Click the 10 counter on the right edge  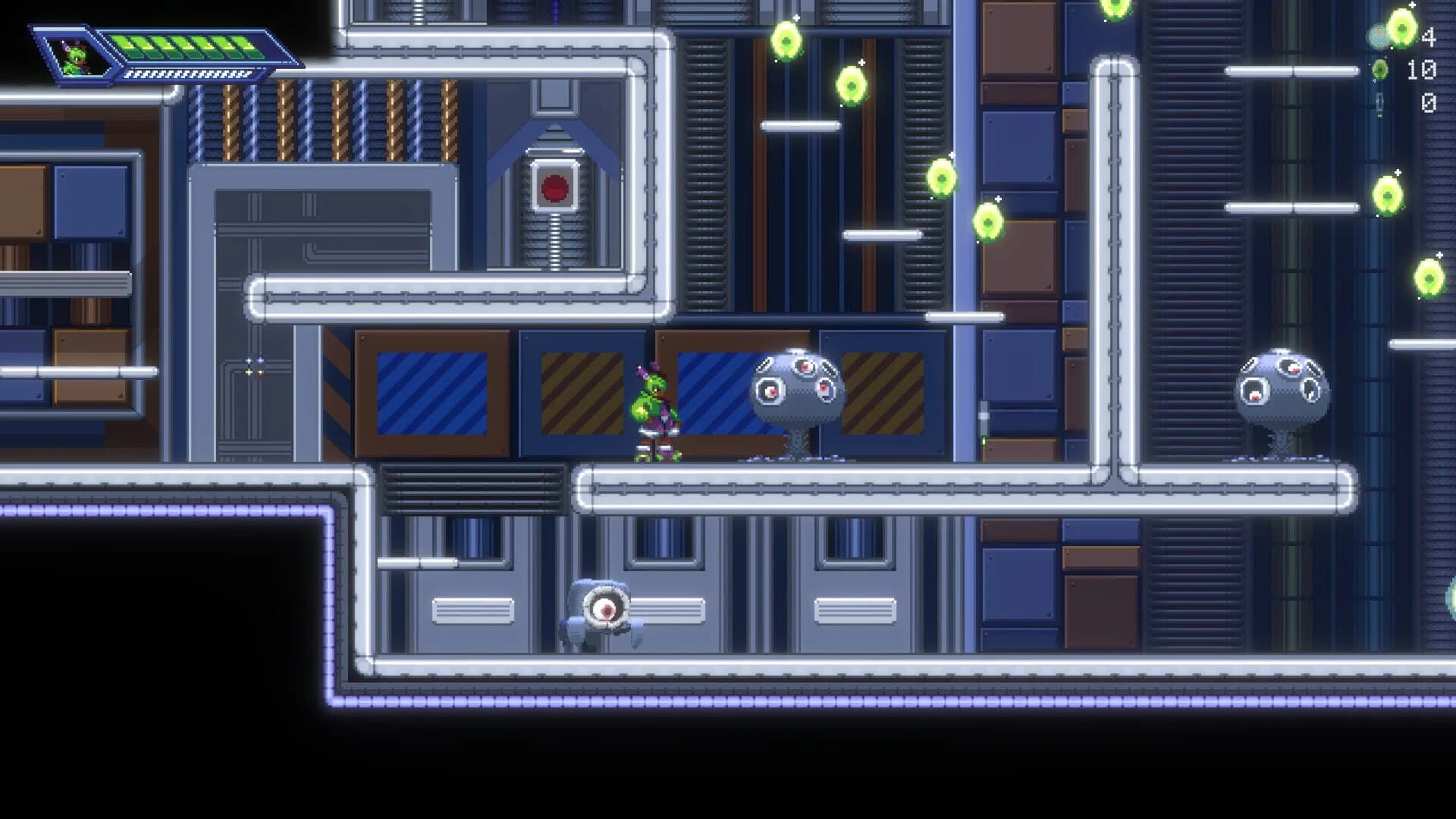click(x=1423, y=70)
